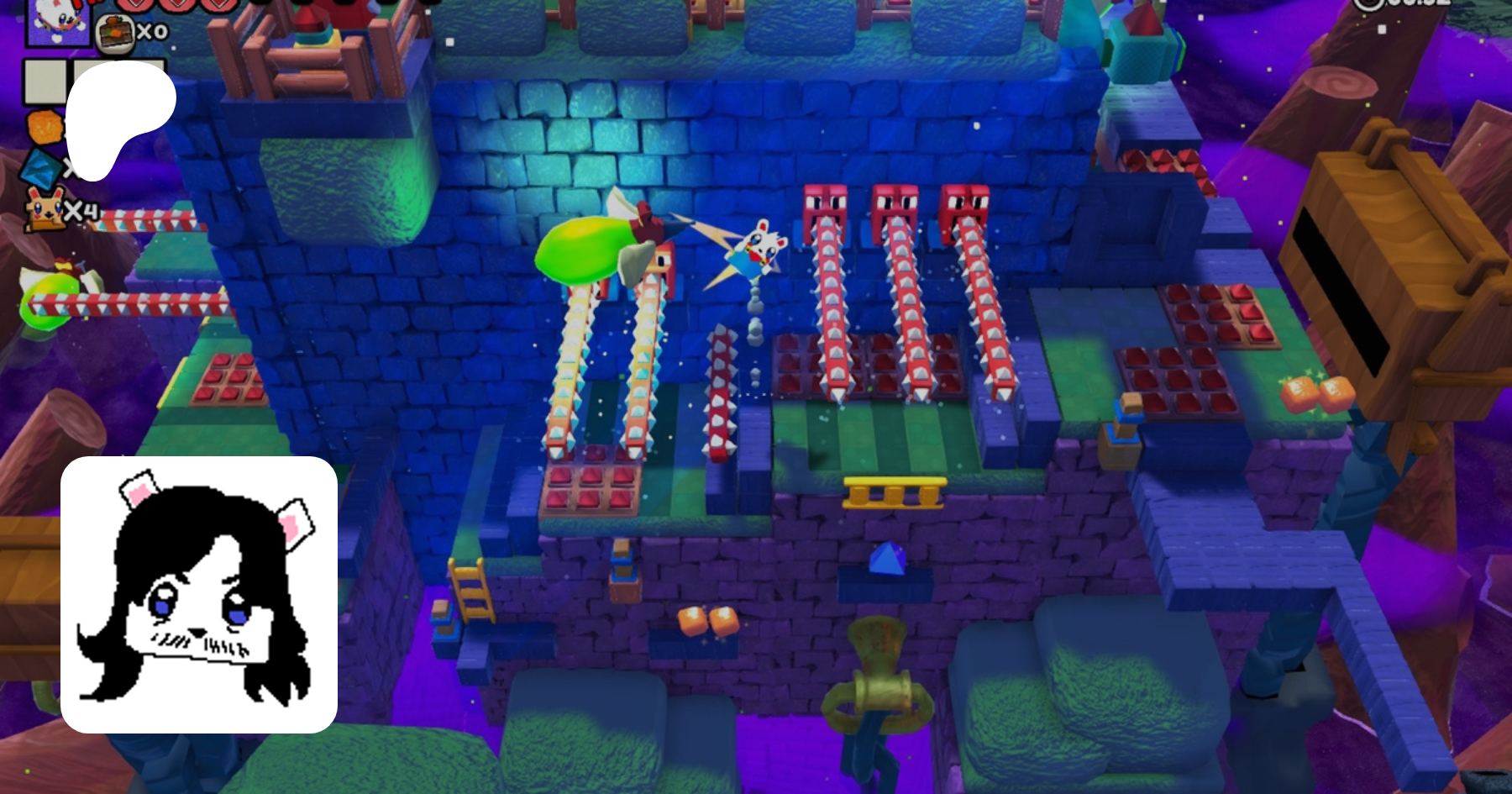Click the white bunny character portrait

click(x=57, y=21)
